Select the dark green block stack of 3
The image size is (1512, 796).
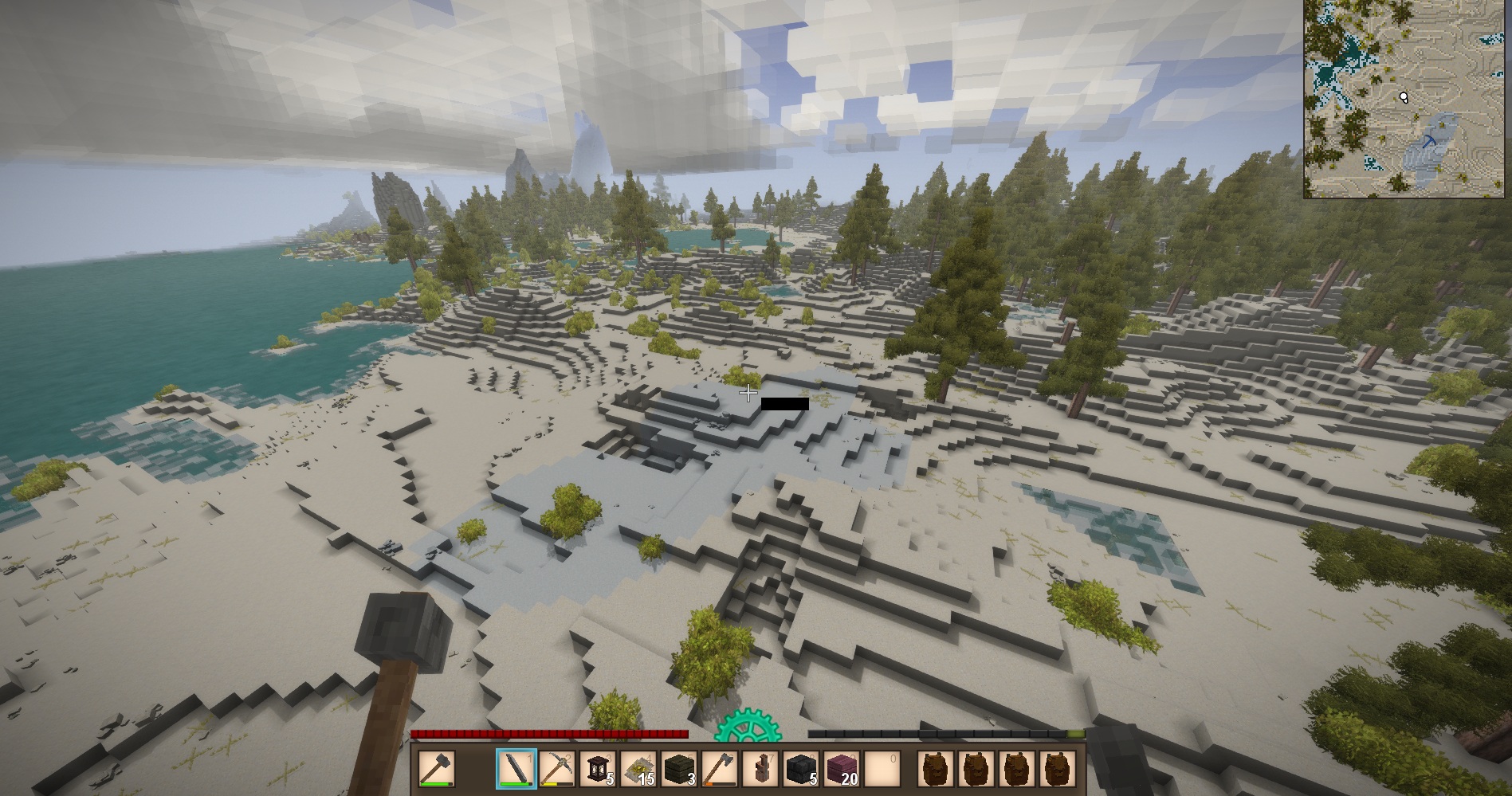(680, 769)
